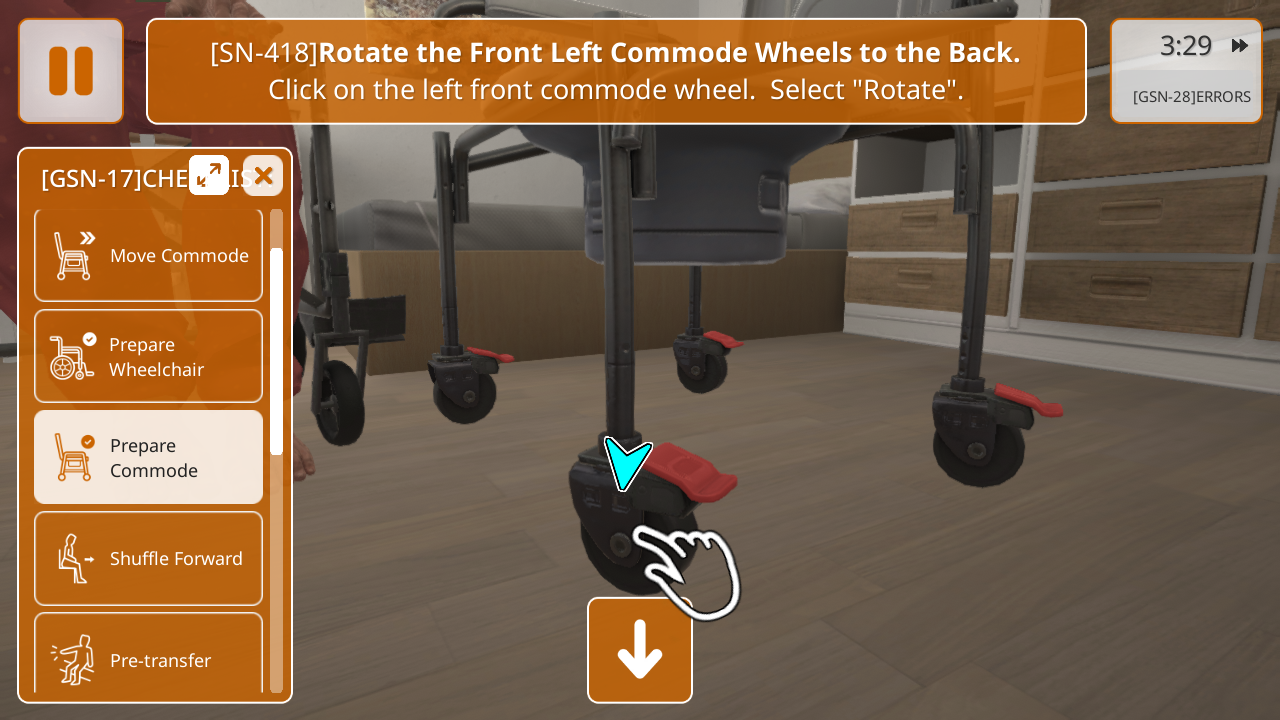1280x720 pixels.
Task: Select the Move Commode checklist step
Action: [x=149, y=255]
